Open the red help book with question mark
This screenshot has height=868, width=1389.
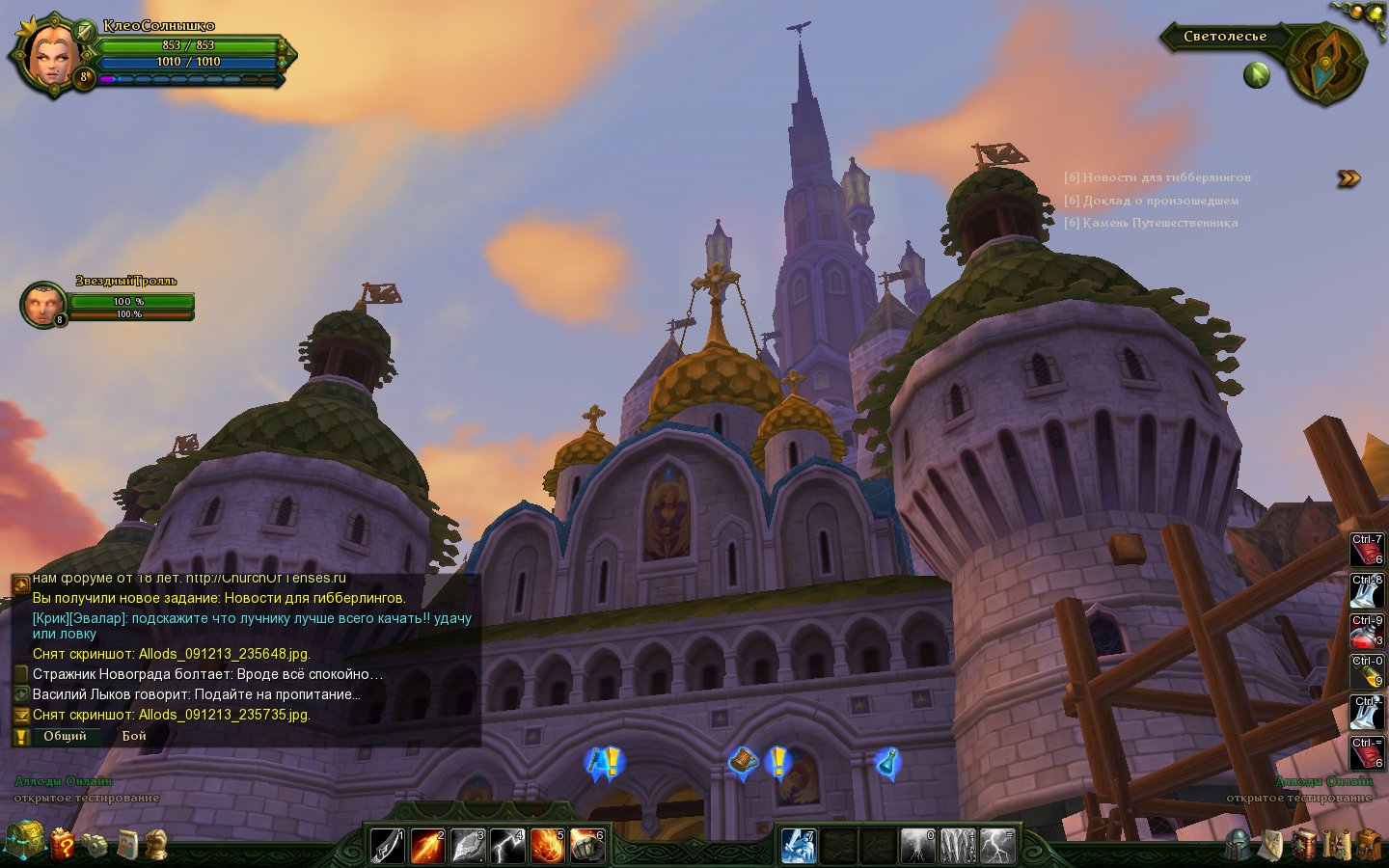62,844
